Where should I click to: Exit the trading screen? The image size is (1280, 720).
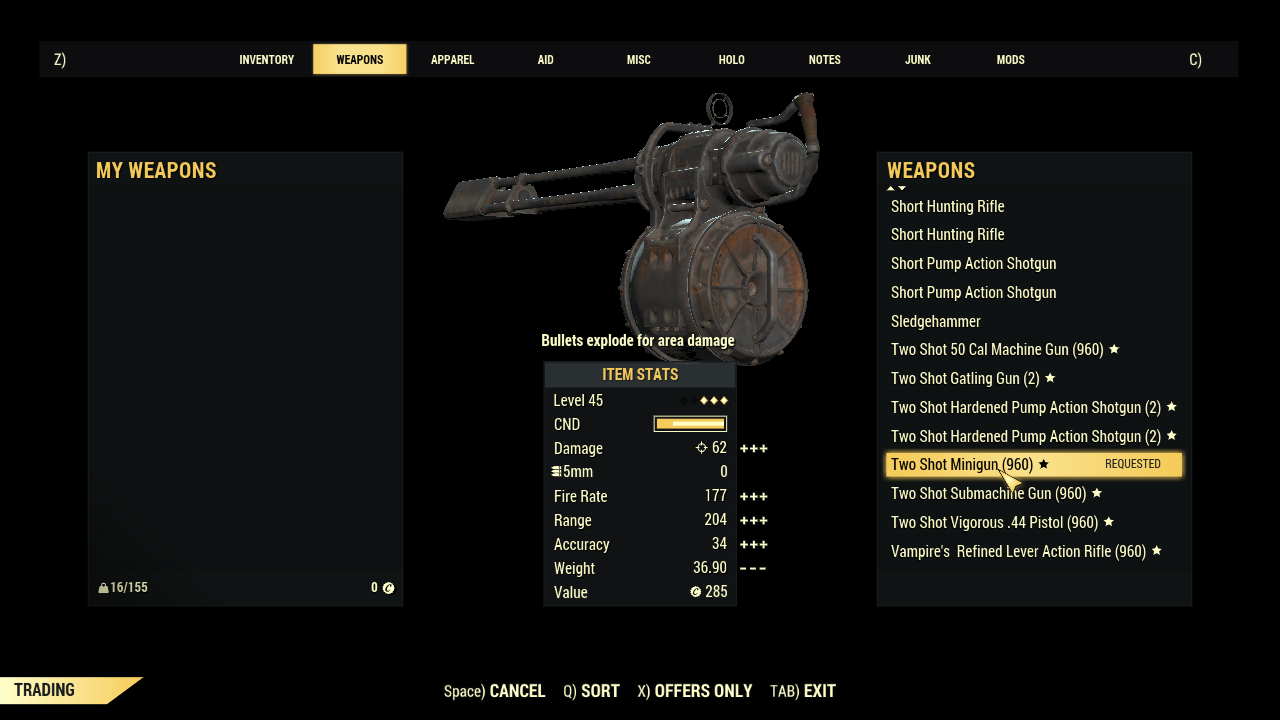point(803,691)
